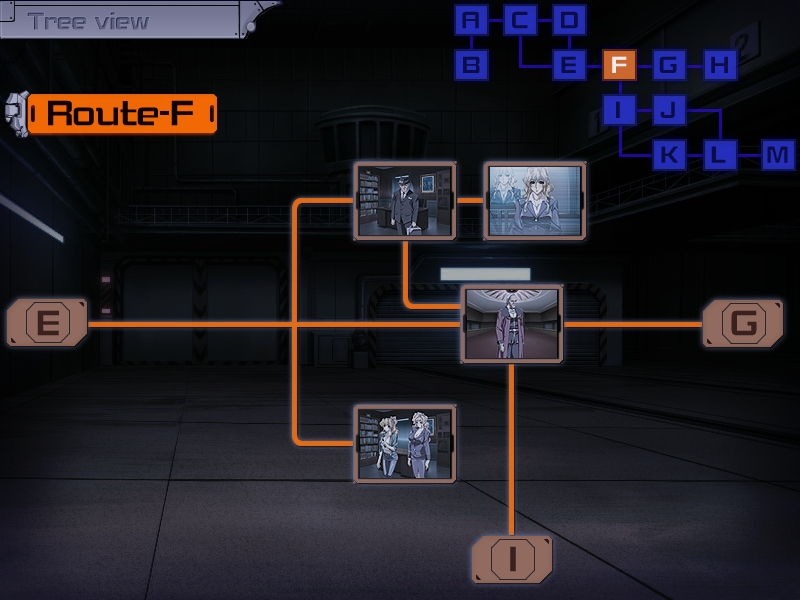Choose route J node
The width and height of the screenshot is (800, 600).
[x=669, y=110]
